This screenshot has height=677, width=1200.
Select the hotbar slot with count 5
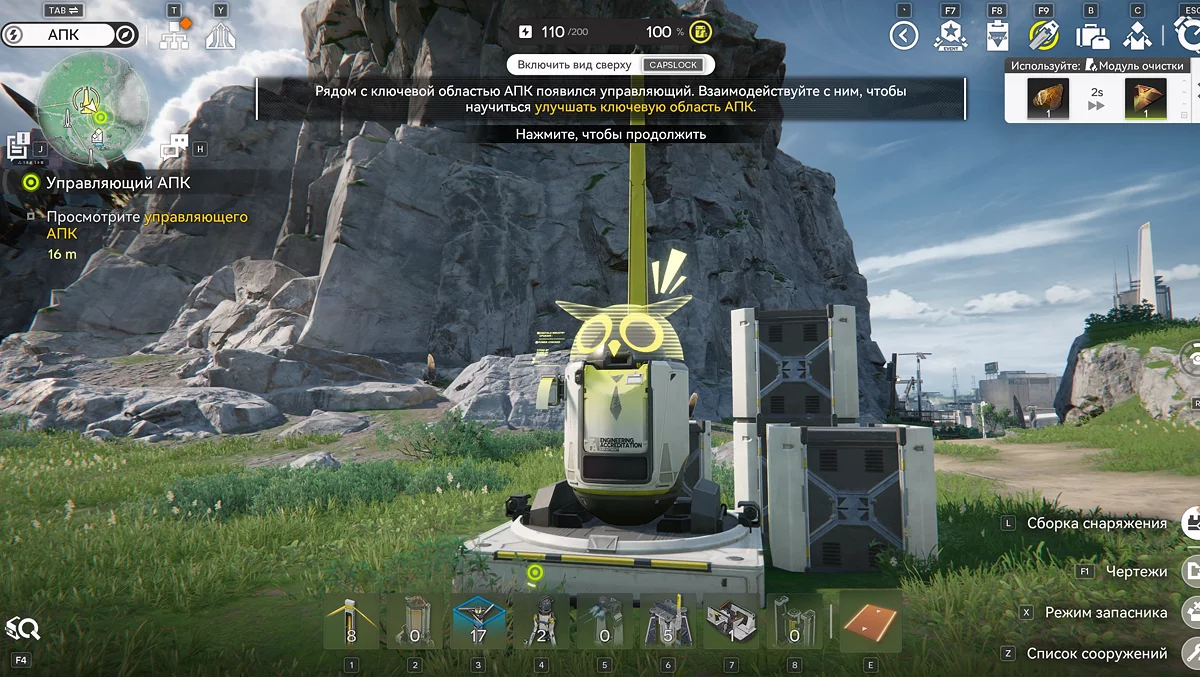point(670,621)
